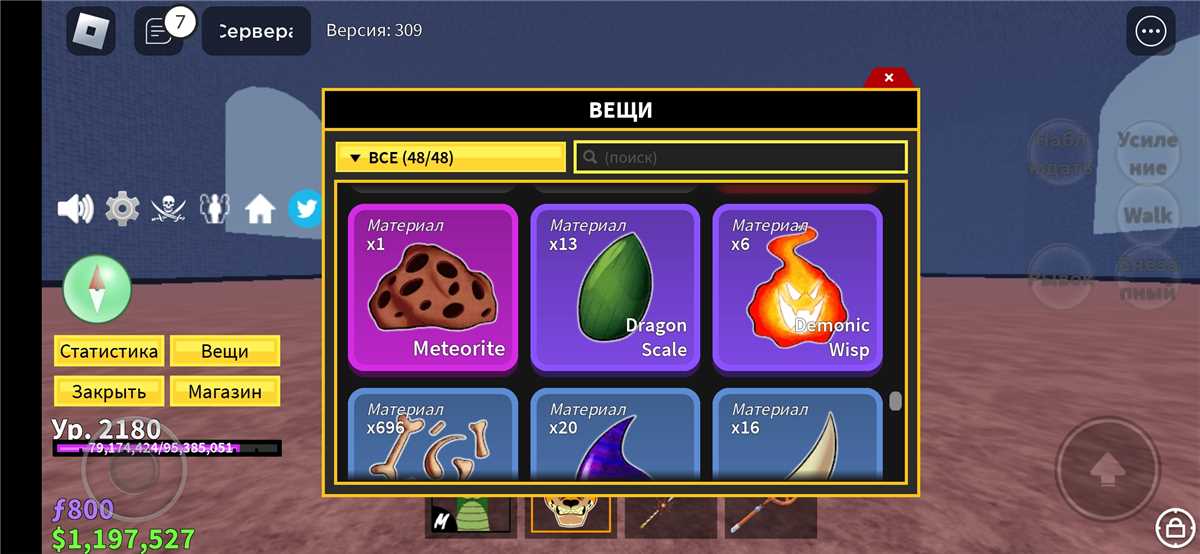Open the Магазин shop
Viewport: 1200px width, 554px height.
click(x=225, y=392)
